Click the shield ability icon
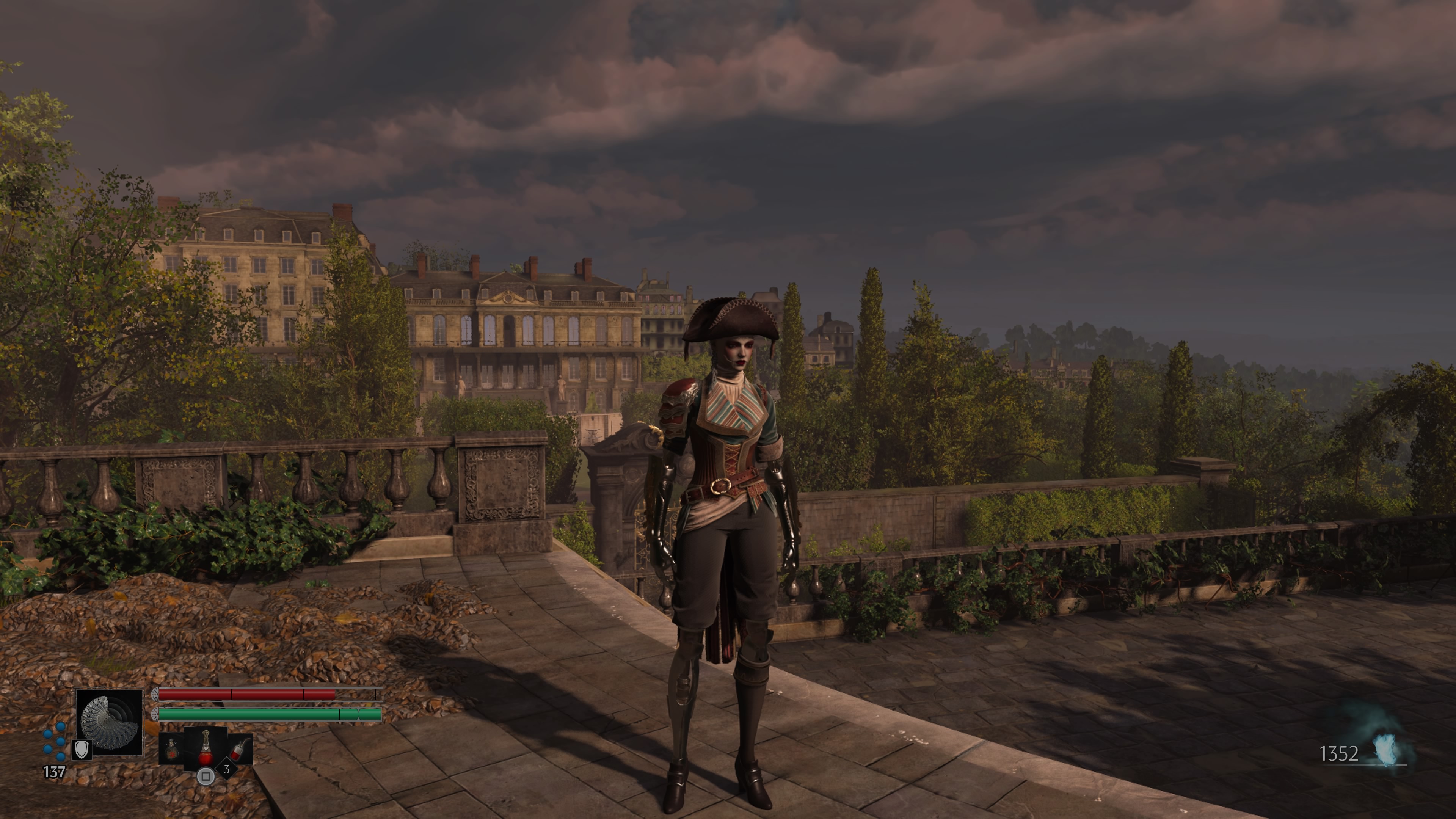This screenshot has height=819, width=1456. [82, 750]
